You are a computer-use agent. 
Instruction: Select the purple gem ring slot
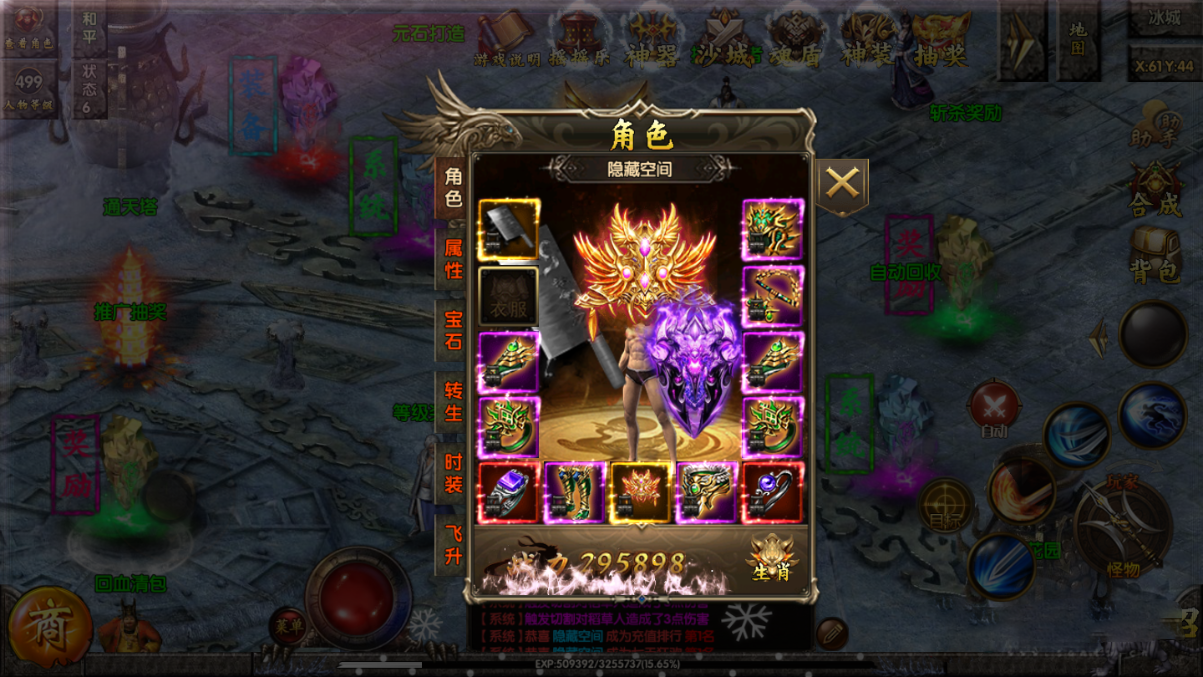point(509,493)
